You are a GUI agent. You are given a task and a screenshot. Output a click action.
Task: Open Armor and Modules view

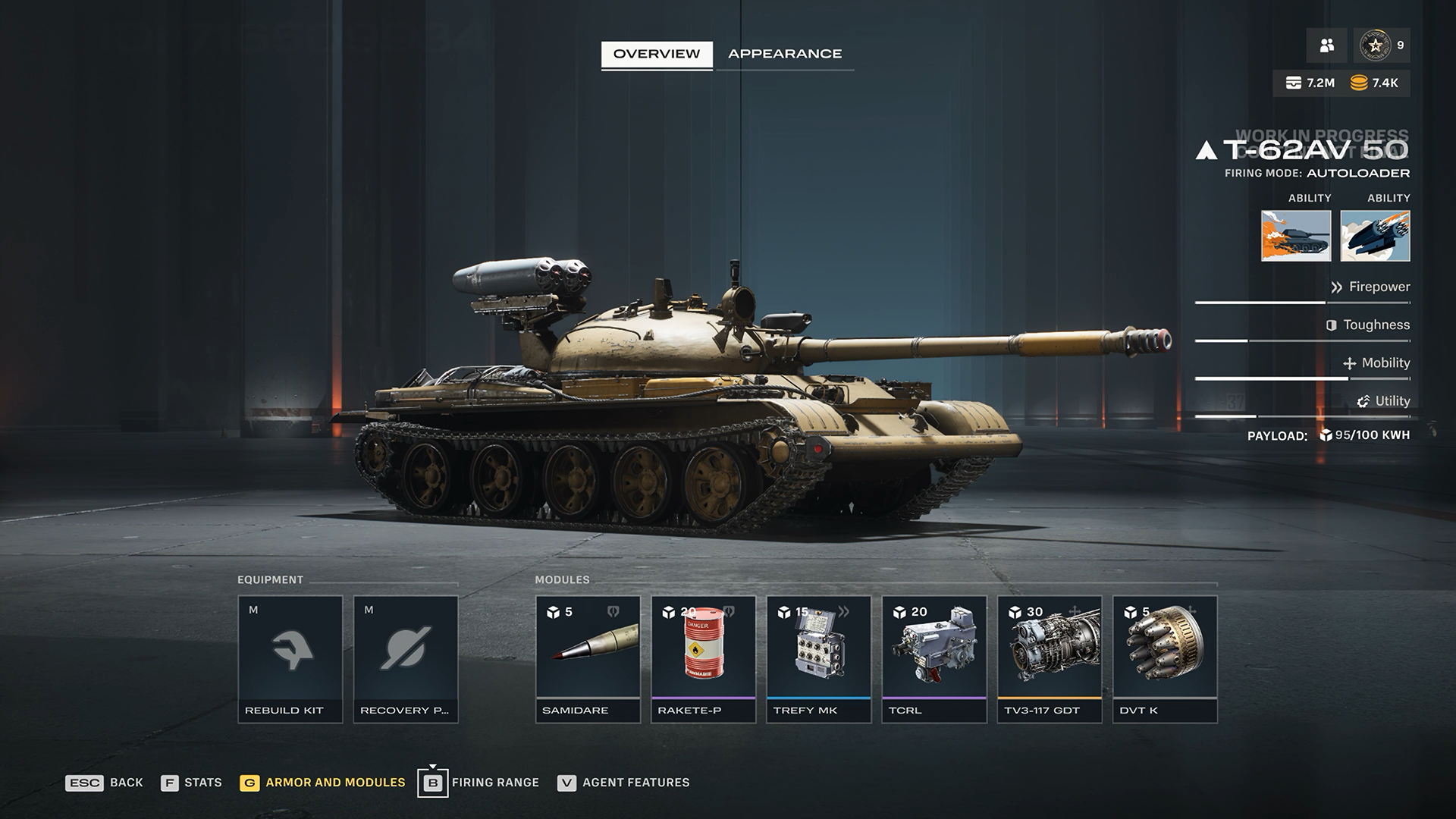coord(323,783)
